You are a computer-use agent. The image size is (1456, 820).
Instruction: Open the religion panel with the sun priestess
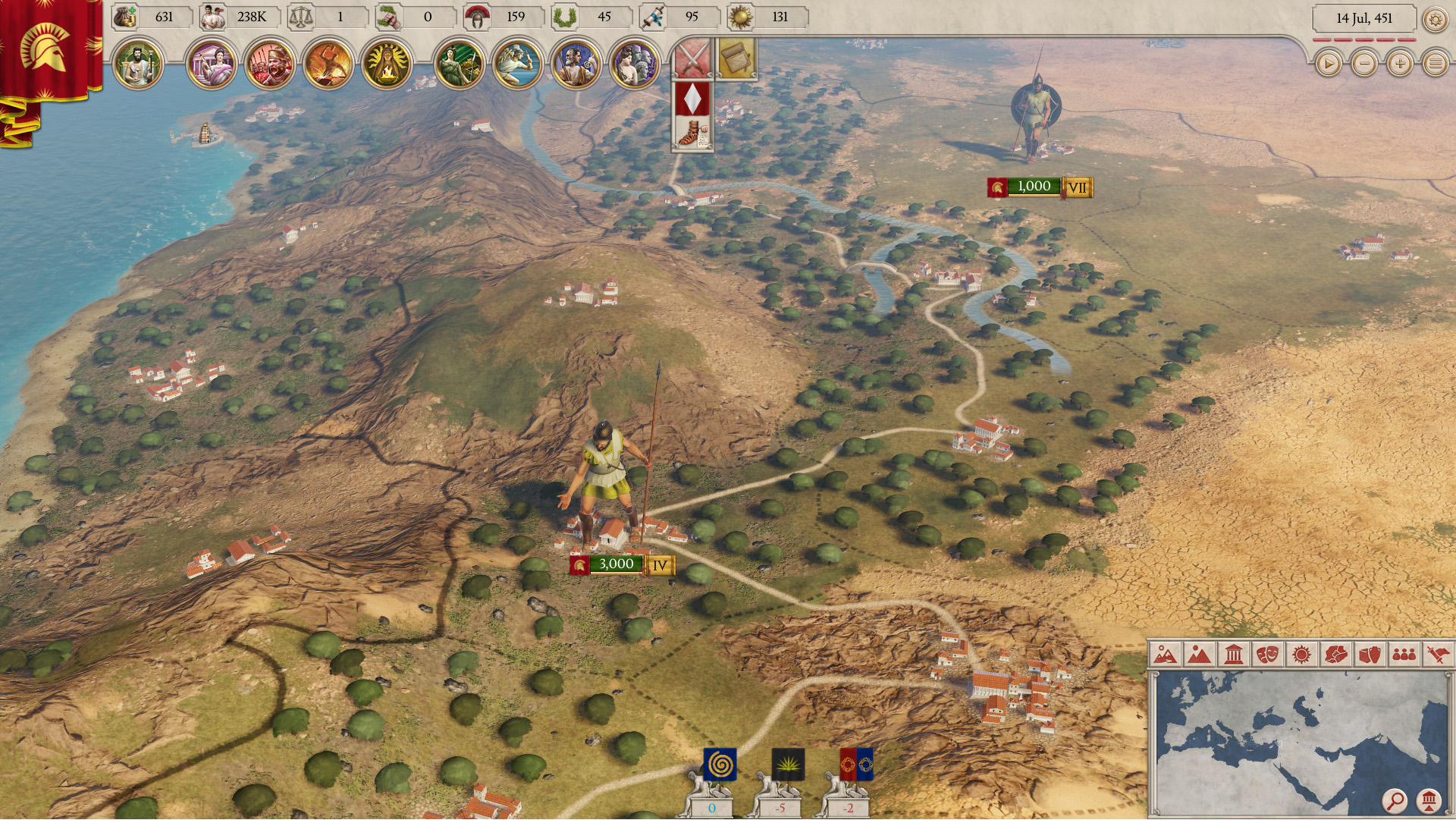tap(386, 64)
